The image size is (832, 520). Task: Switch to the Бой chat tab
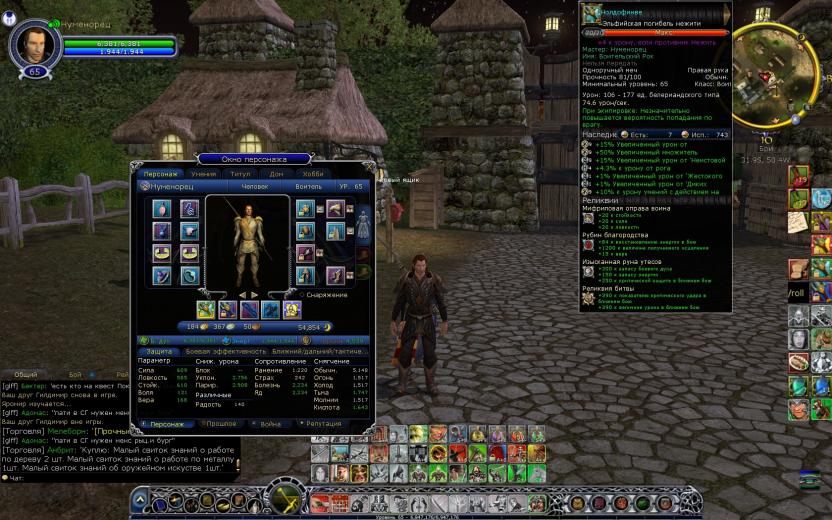pyautogui.click(x=75, y=374)
